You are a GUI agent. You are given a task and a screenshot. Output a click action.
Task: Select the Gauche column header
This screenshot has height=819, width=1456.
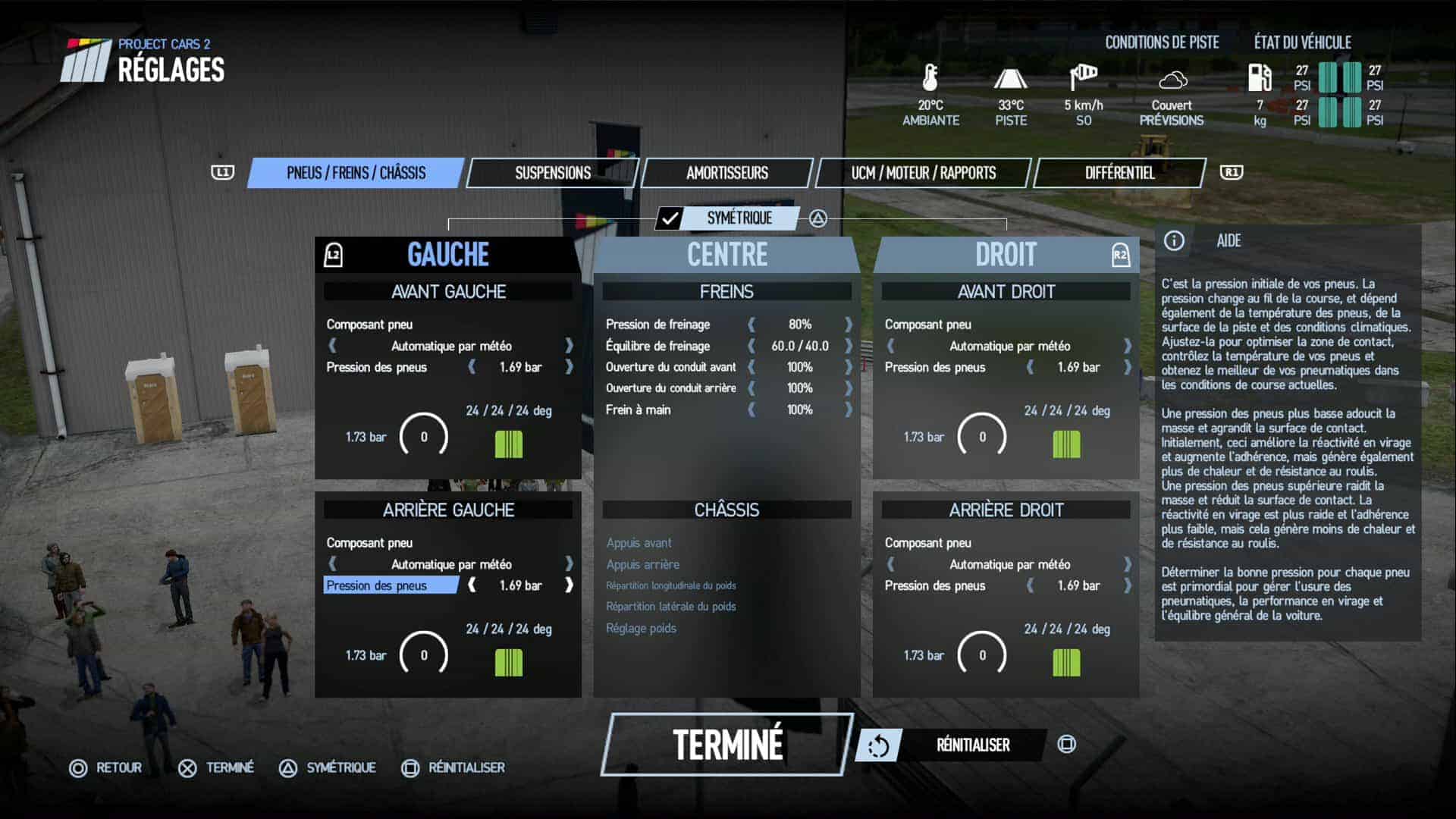(x=447, y=255)
